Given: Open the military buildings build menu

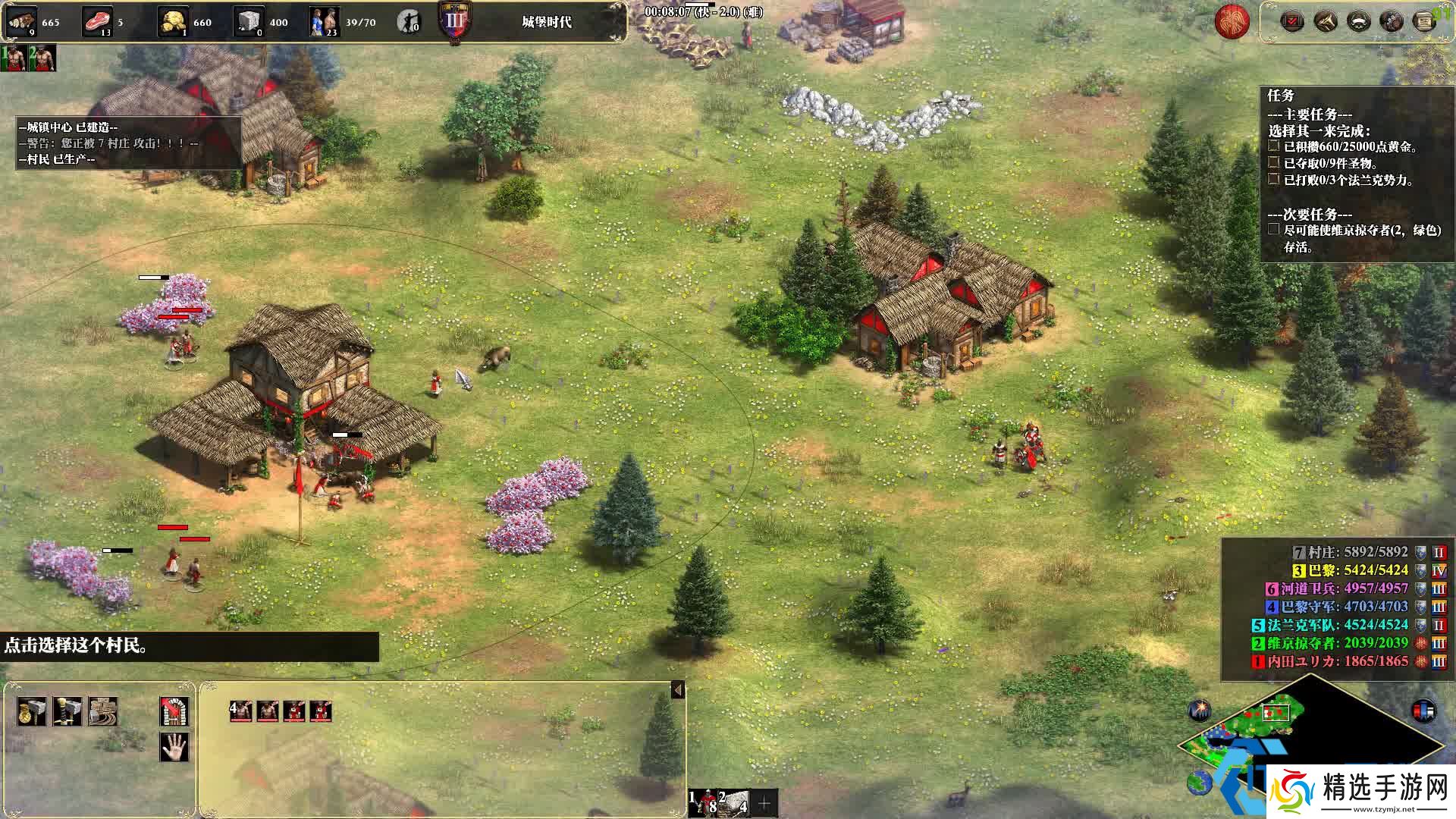Looking at the screenshot, I should coord(67,712).
